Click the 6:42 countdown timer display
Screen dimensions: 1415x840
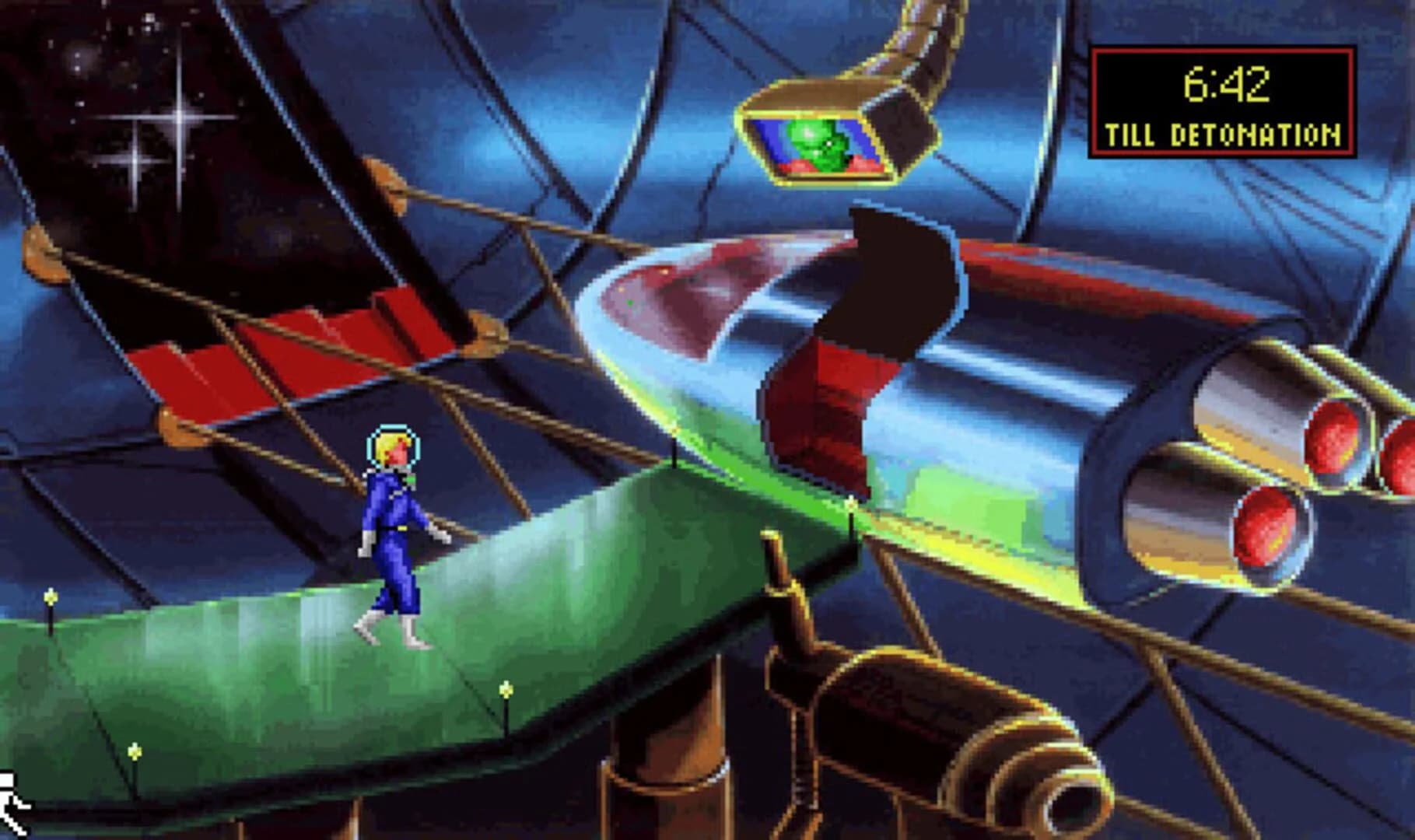point(1227,84)
